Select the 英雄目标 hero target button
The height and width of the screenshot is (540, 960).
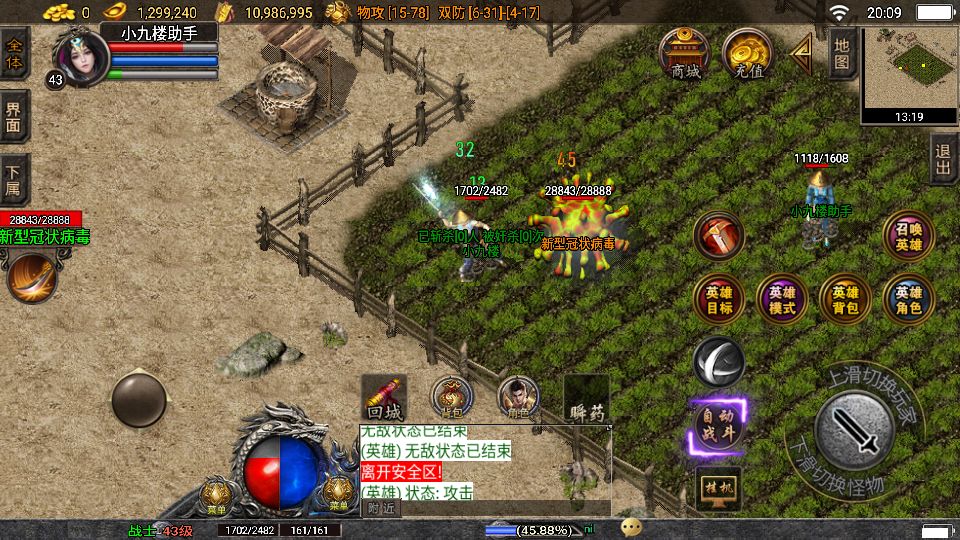pos(719,299)
